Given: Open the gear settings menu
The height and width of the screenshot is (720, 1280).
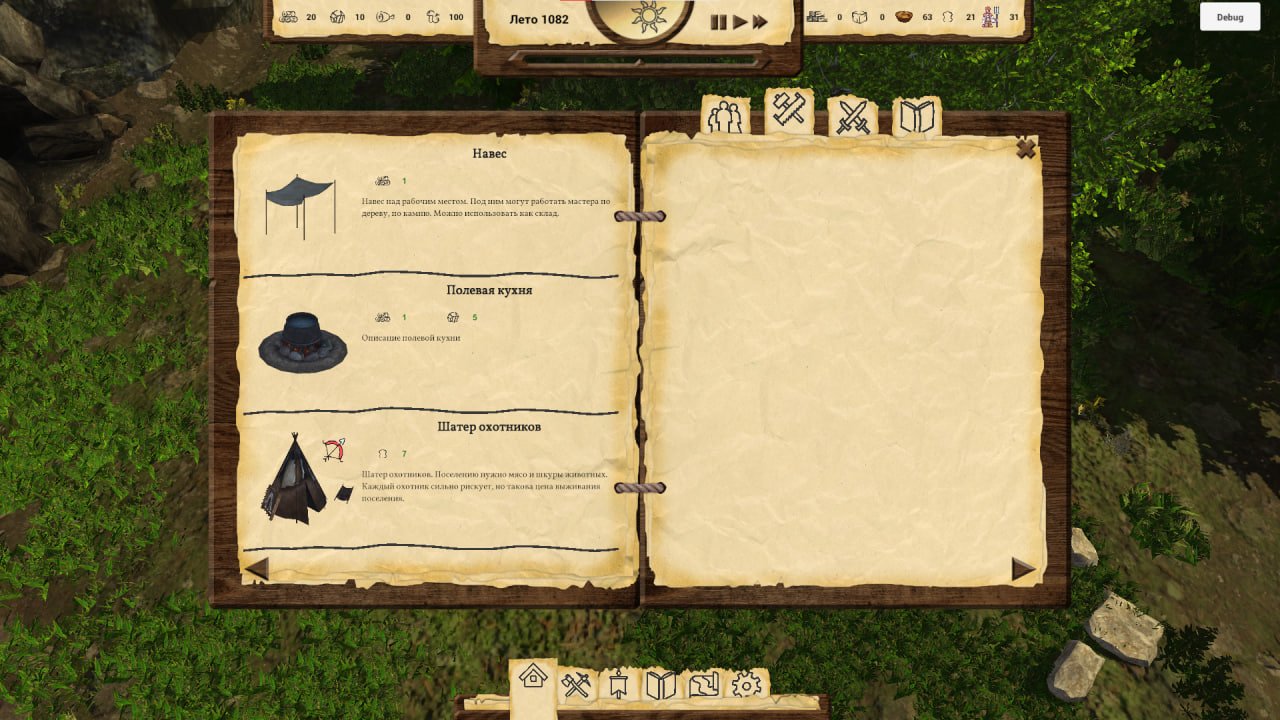Looking at the screenshot, I should [747, 685].
